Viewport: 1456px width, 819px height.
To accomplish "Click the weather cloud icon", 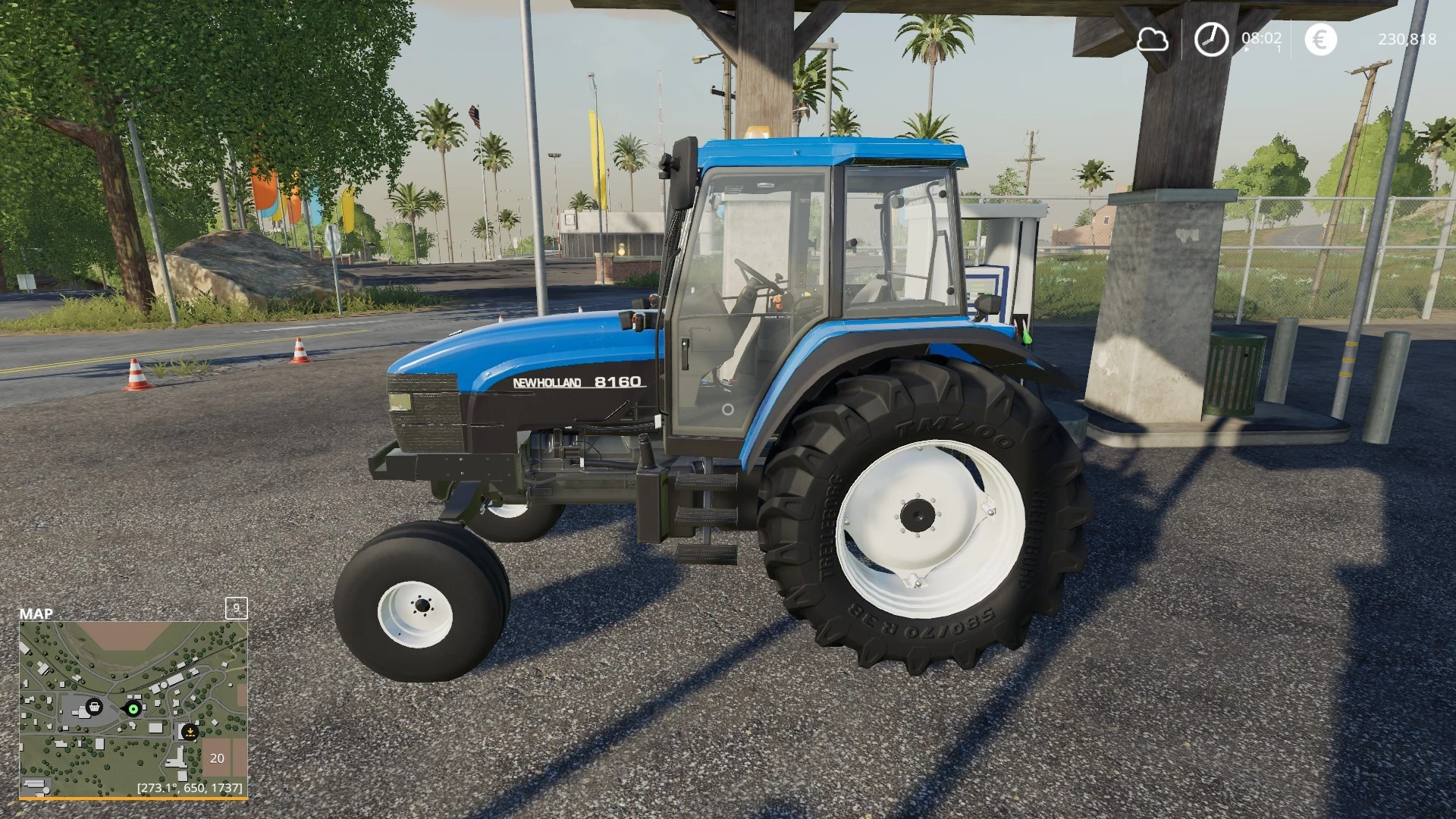I will [x=1152, y=40].
